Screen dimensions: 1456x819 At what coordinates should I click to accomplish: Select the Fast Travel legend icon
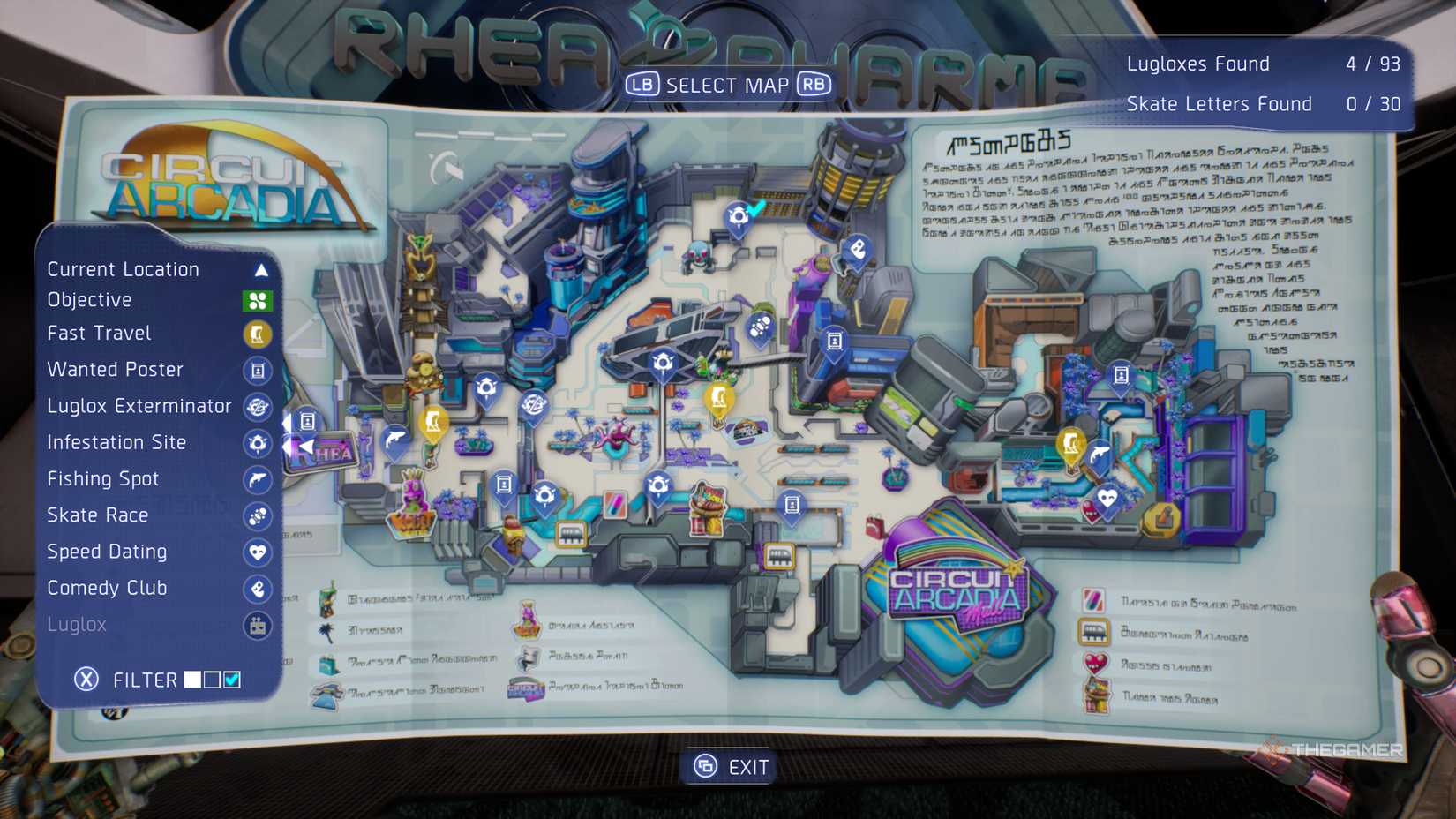coord(258,334)
